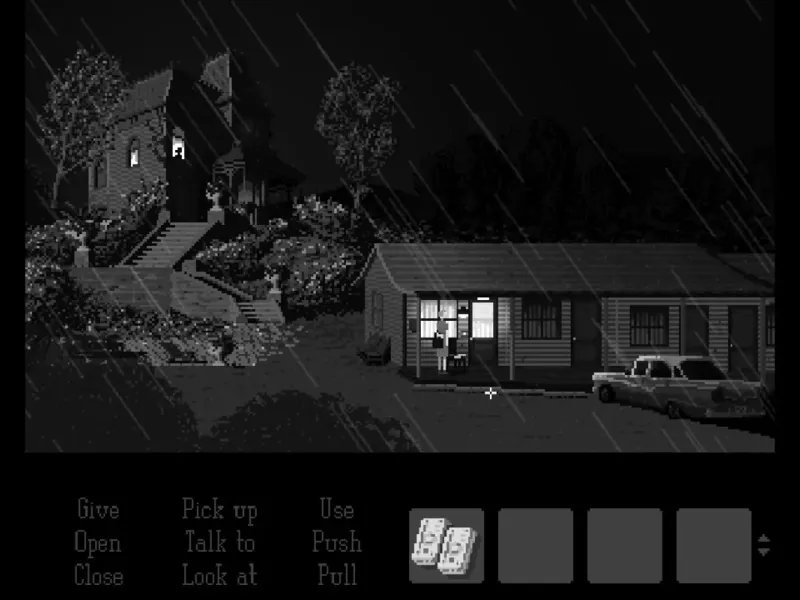
Task: Choose the Open verb
Action: click(98, 543)
